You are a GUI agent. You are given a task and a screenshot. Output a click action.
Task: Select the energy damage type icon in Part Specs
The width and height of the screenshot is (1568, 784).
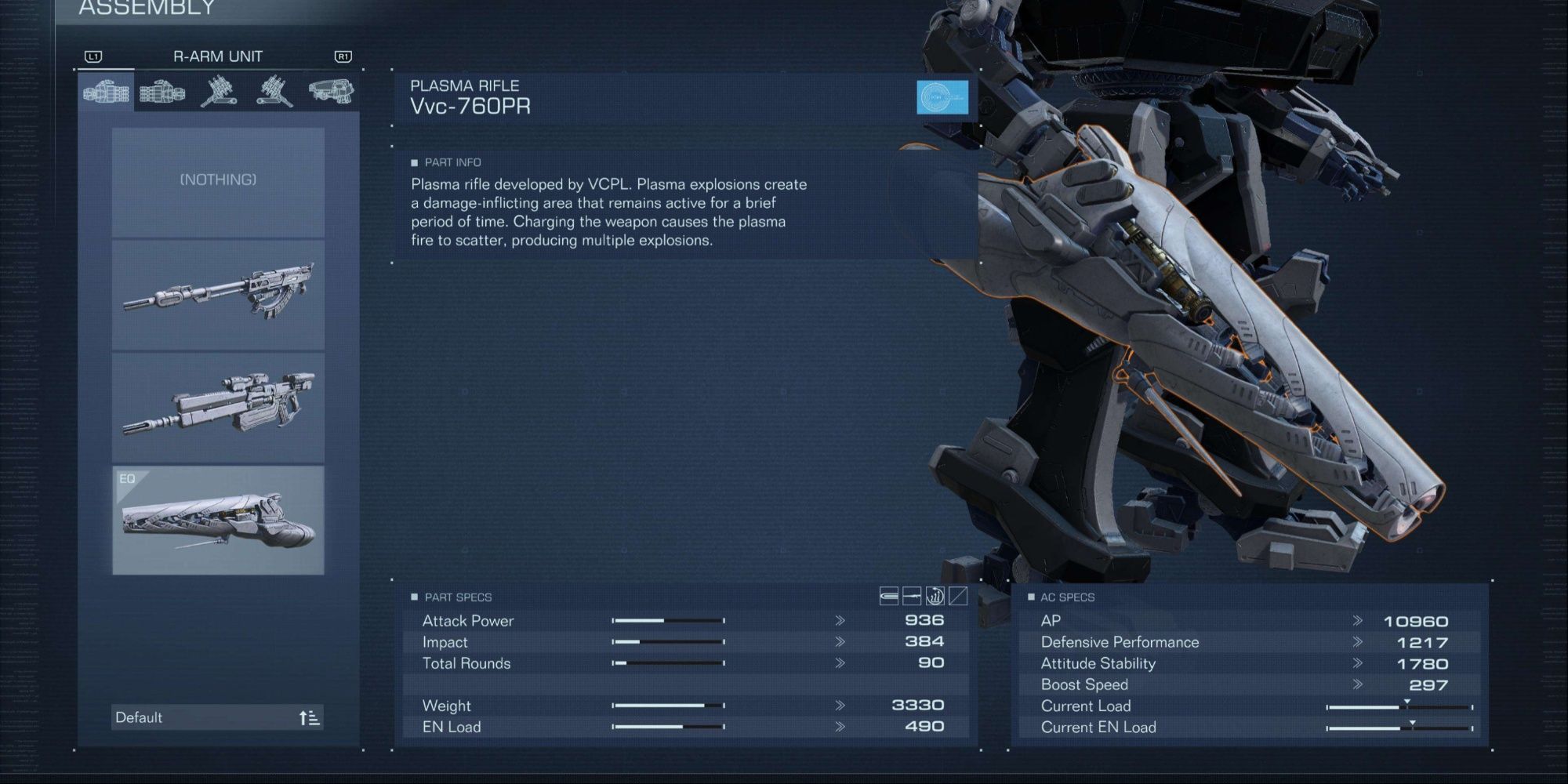(x=934, y=596)
